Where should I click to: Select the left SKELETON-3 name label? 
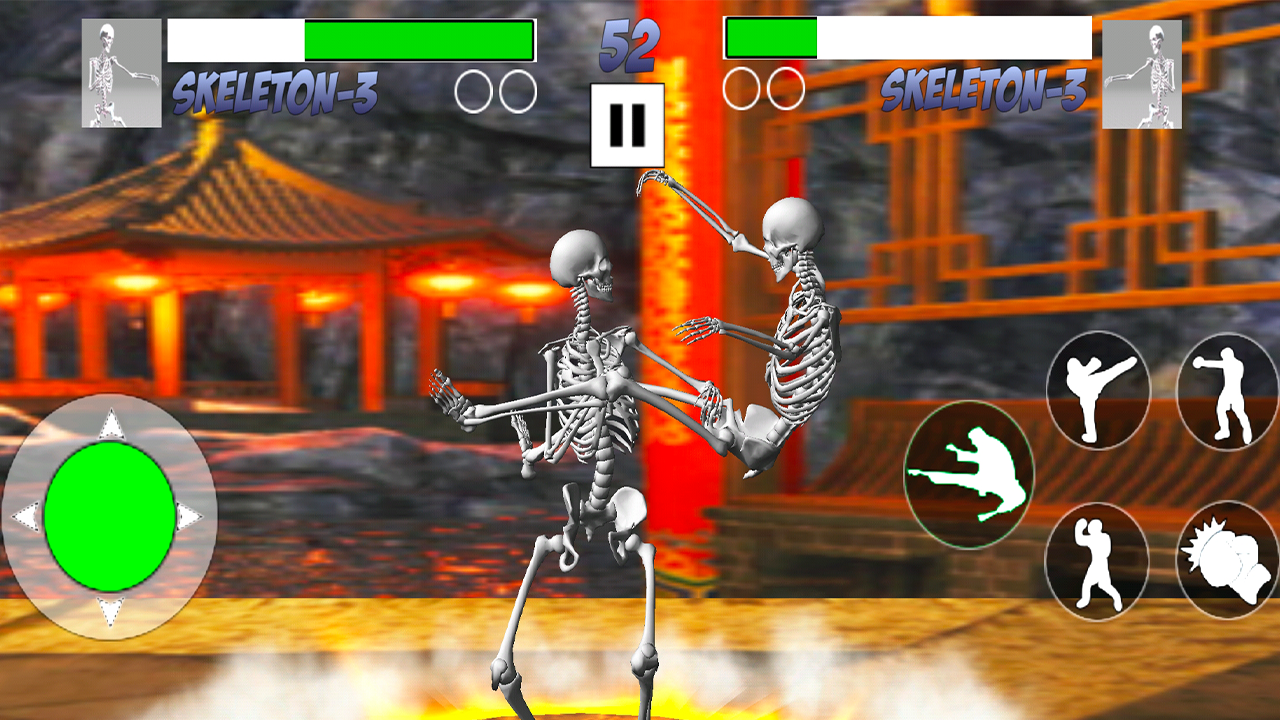(x=277, y=89)
